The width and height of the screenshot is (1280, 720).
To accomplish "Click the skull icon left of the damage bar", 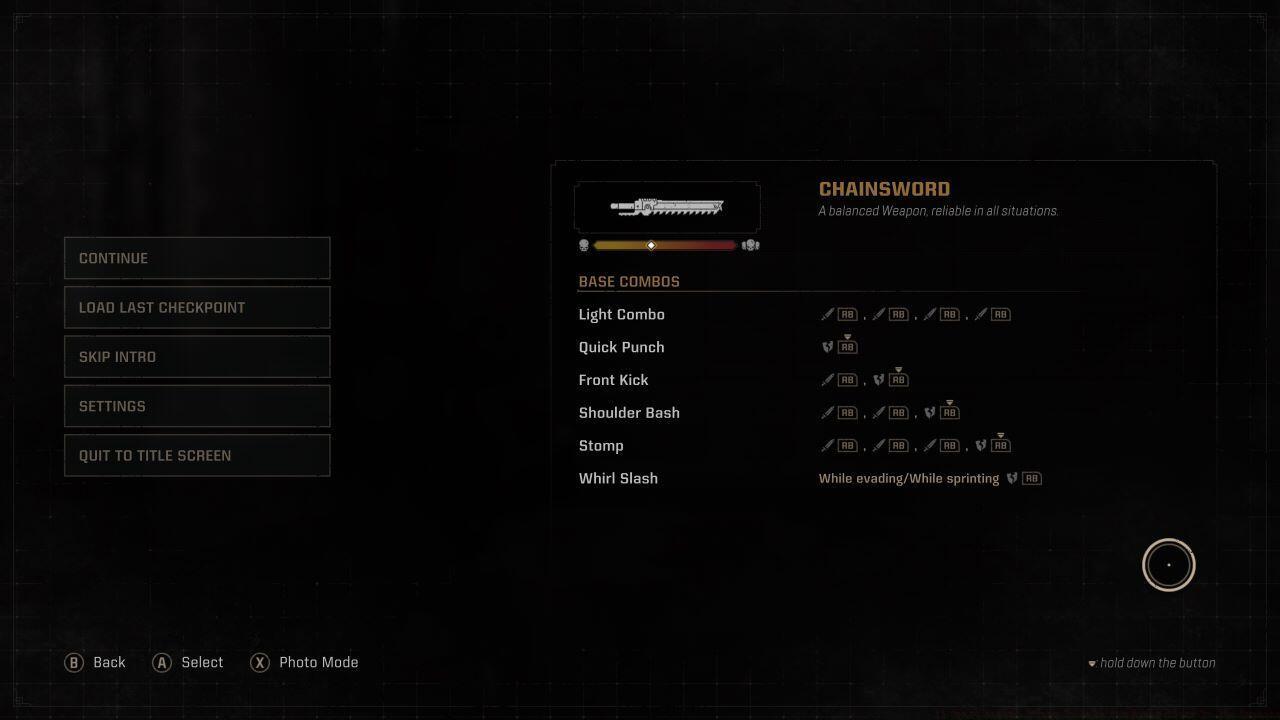I will click(x=584, y=245).
